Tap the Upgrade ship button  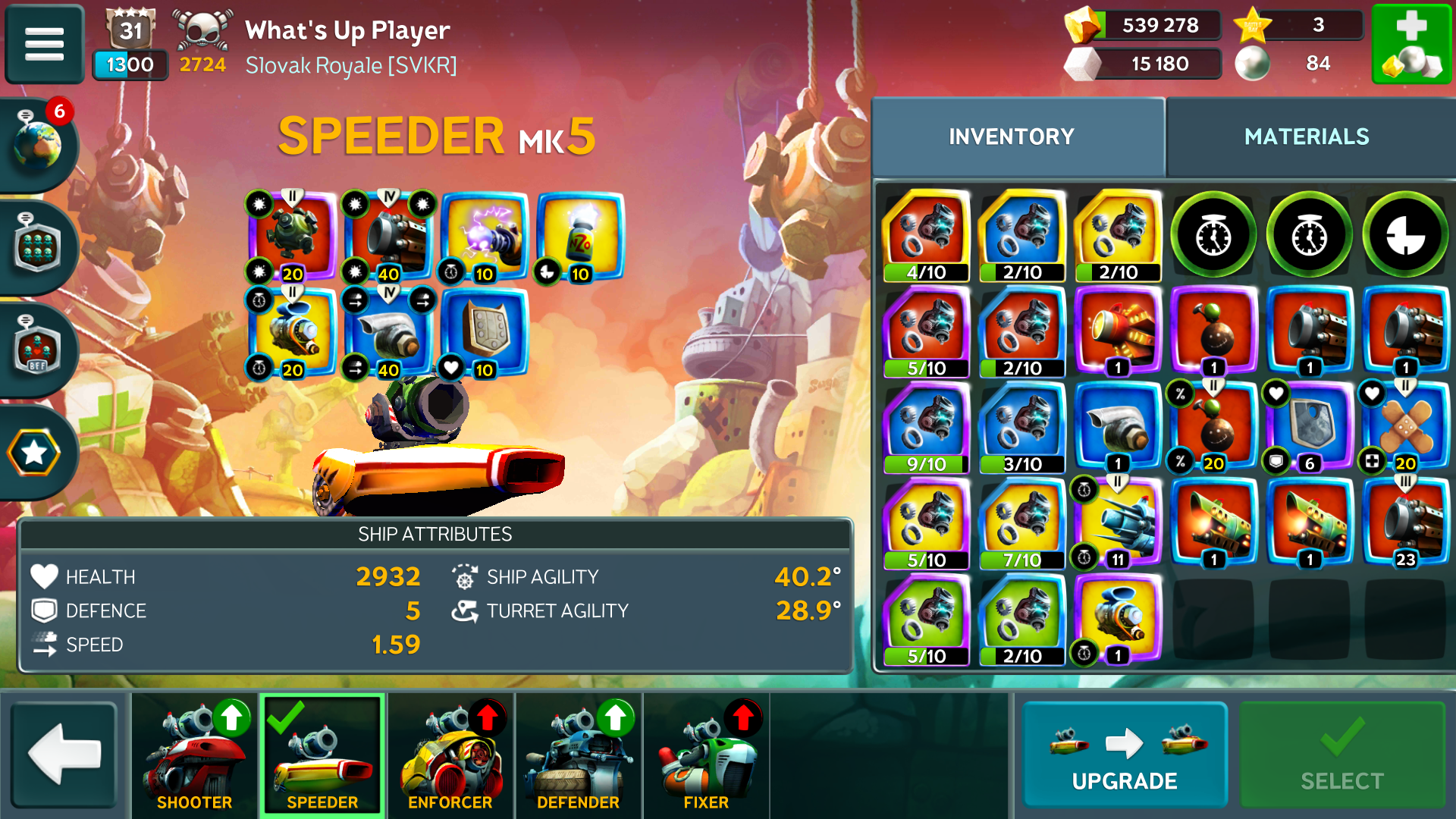(1124, 755)
